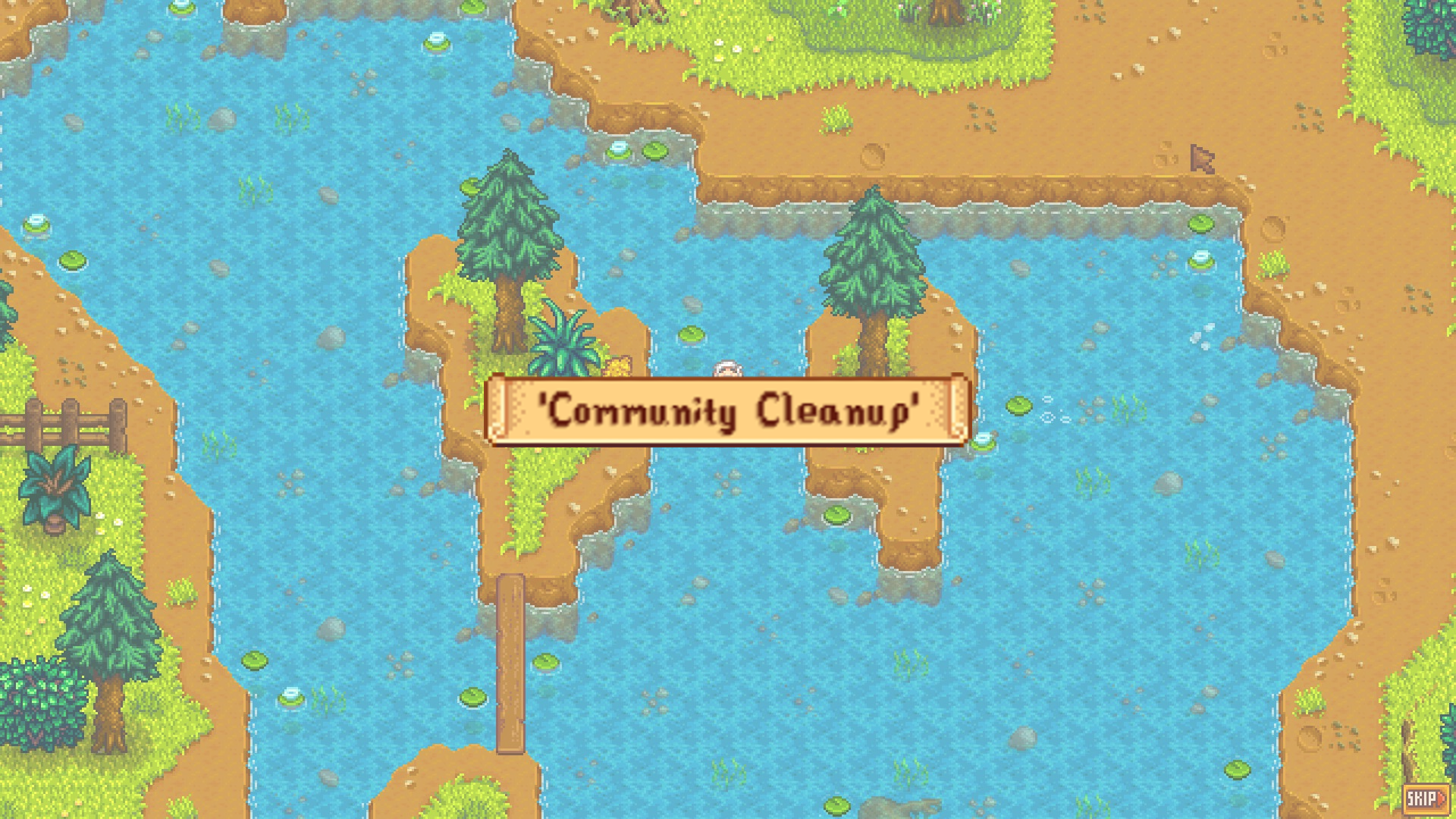Click the lily pad right of the banner

tap(1019, 406)
